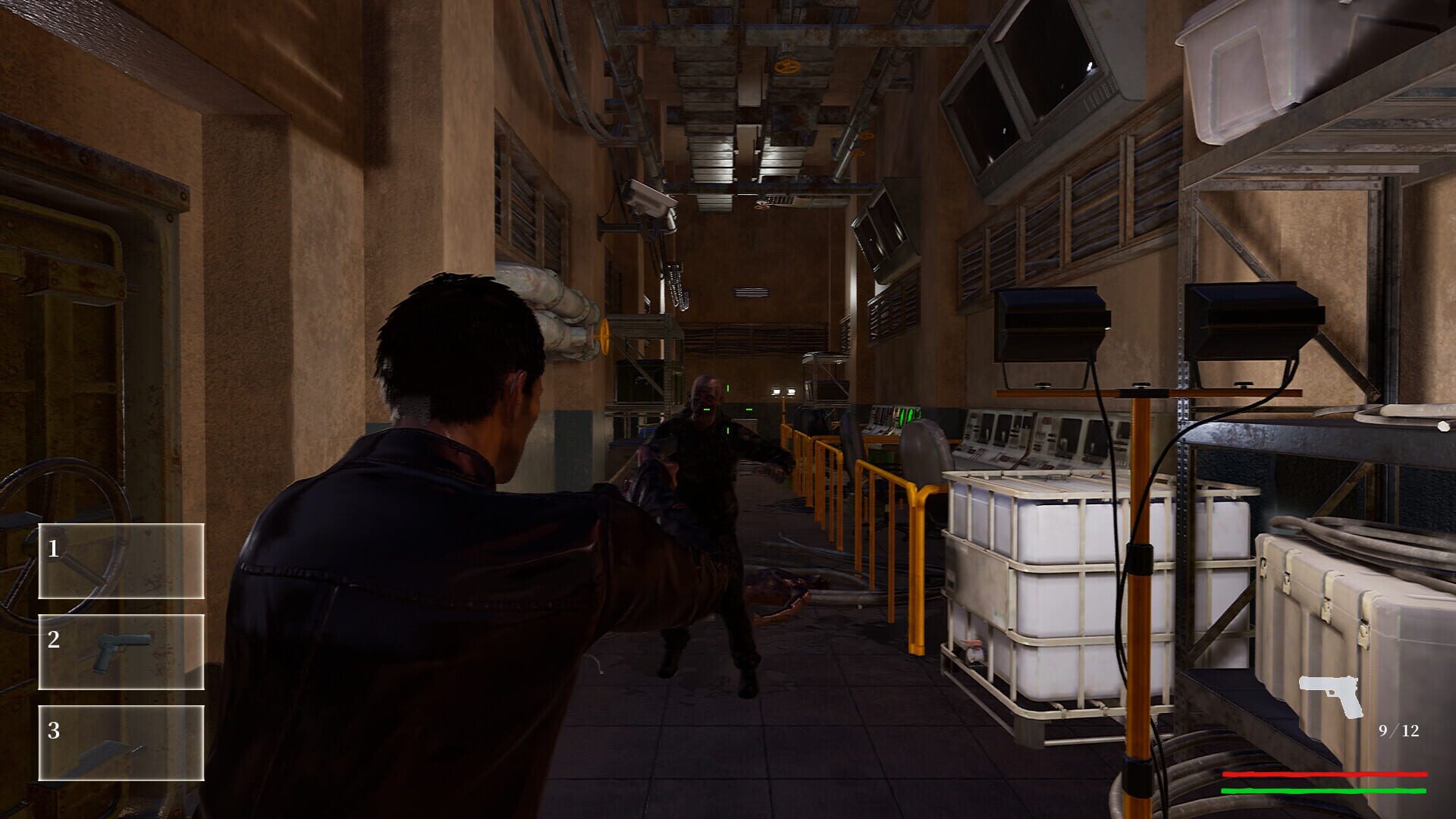
Task: Click the number 2 slot label
Action: [54, 639]
